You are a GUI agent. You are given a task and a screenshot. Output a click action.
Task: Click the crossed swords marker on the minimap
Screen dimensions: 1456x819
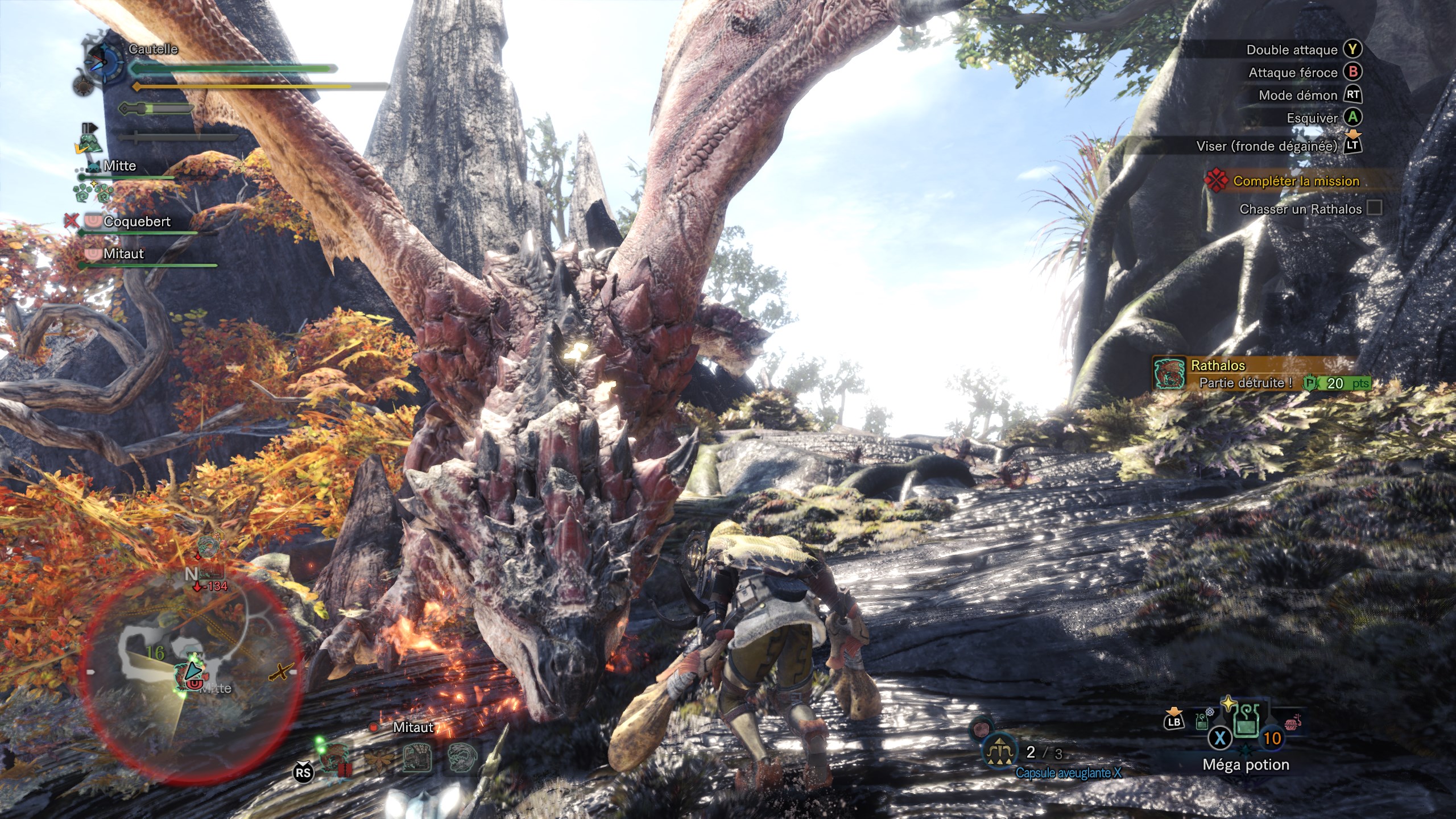280,672
